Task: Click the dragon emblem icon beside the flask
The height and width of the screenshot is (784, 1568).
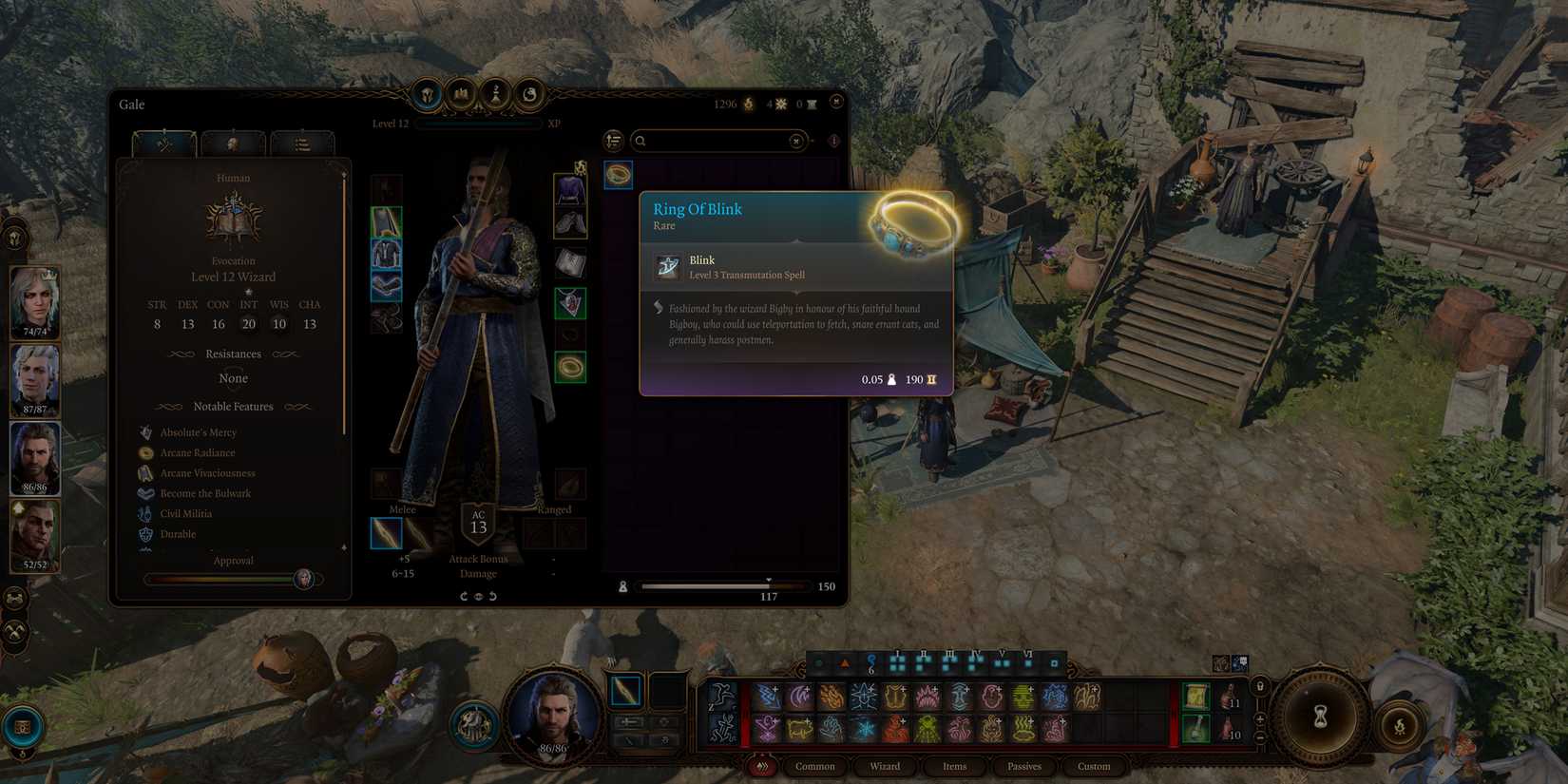Action: coord(529,95)
